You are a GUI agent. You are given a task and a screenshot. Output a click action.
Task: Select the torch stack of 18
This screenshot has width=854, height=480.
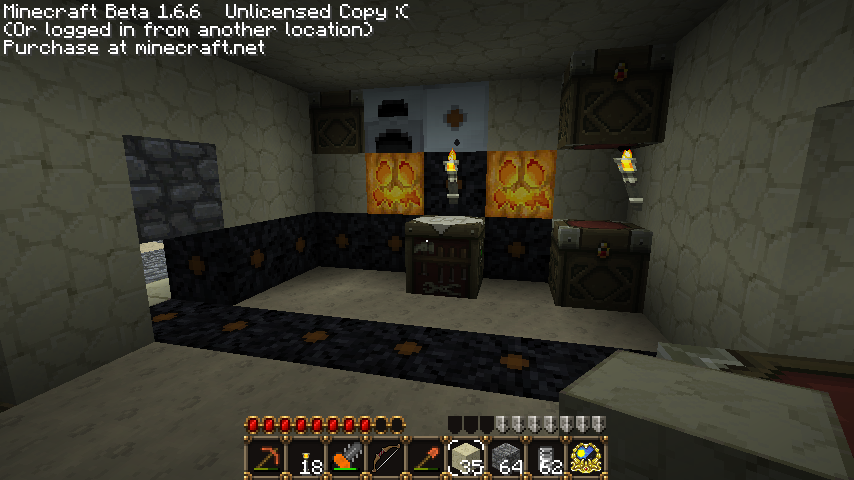coord(305,459)
